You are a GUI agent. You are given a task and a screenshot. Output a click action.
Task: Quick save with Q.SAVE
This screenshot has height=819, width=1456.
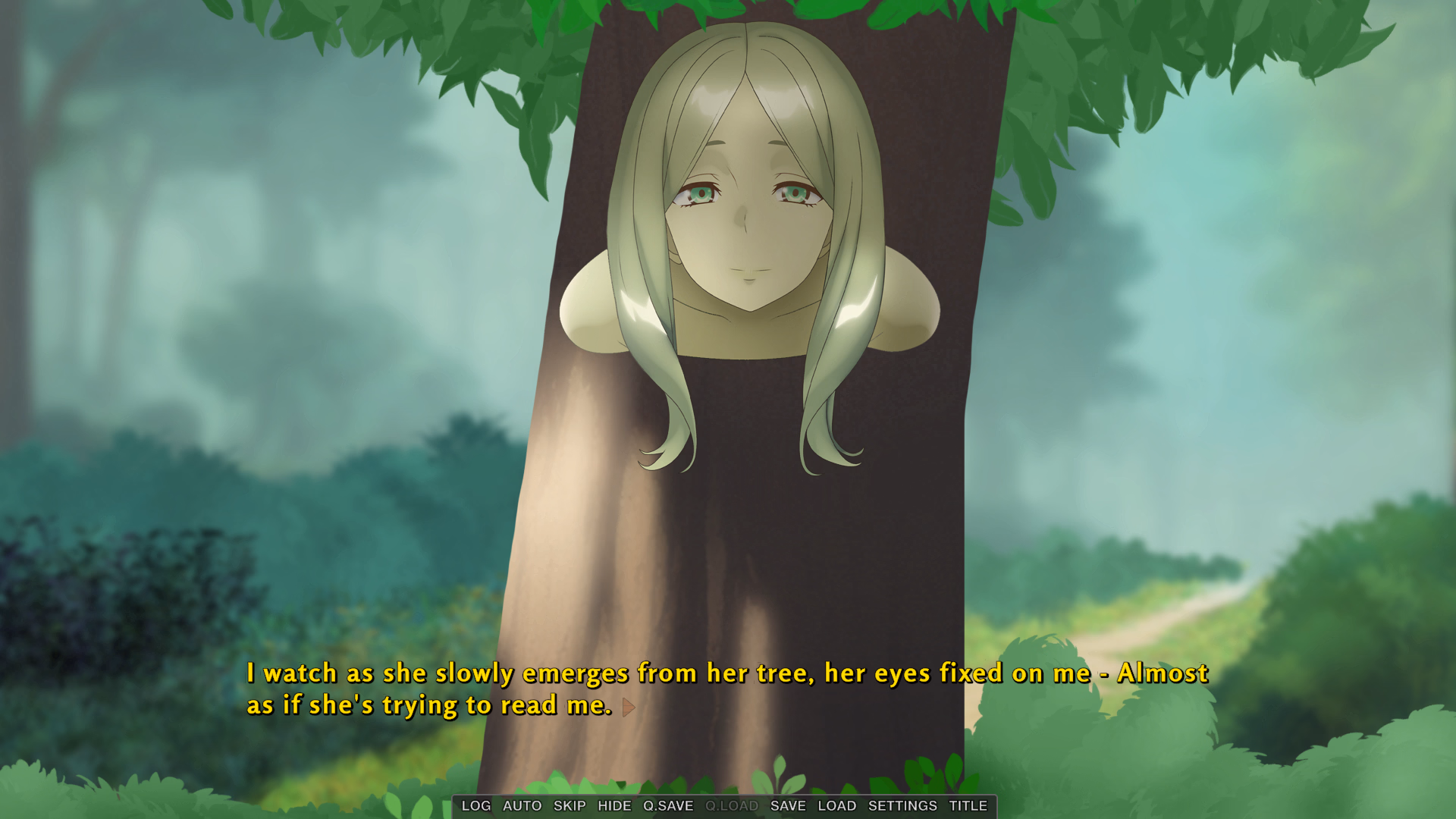[668, 806]
